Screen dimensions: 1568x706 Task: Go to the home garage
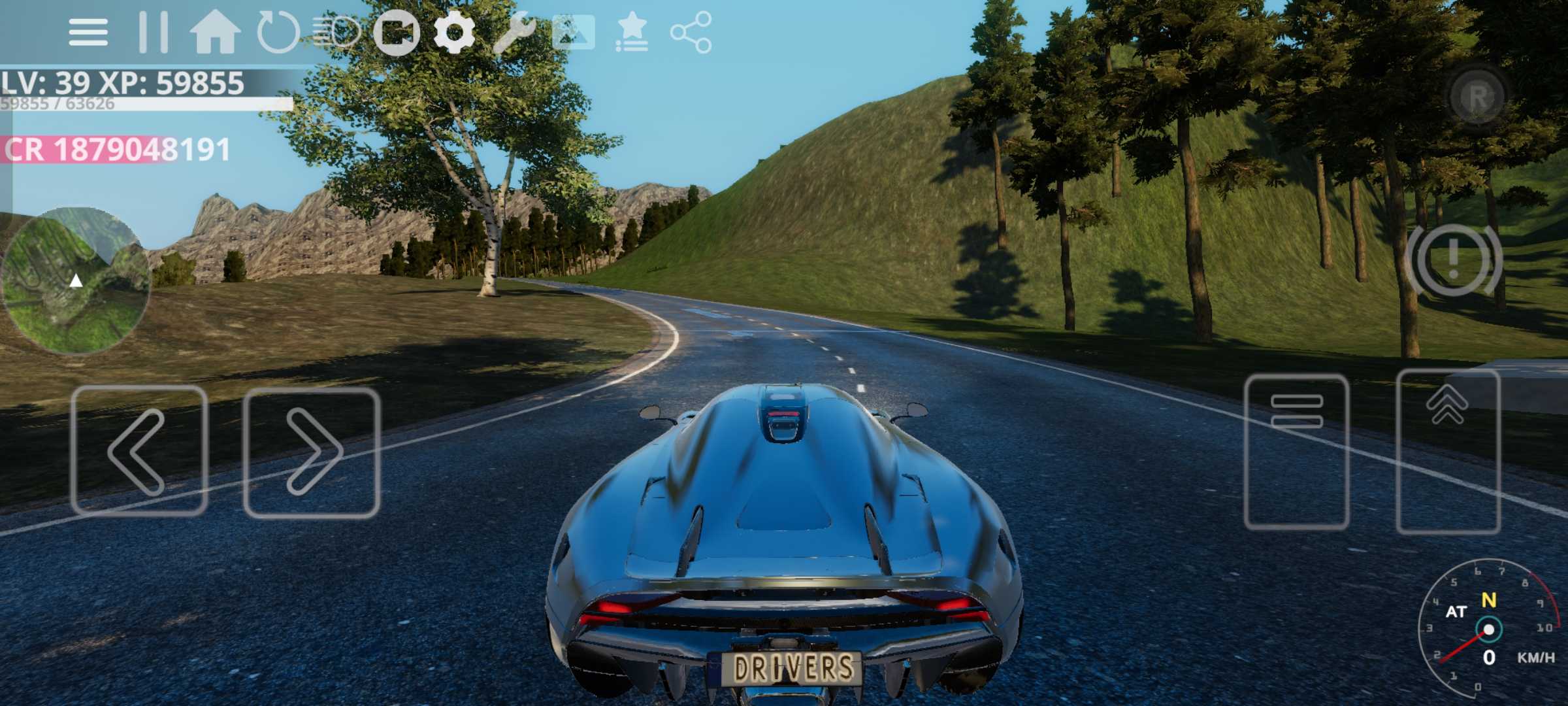215,32
